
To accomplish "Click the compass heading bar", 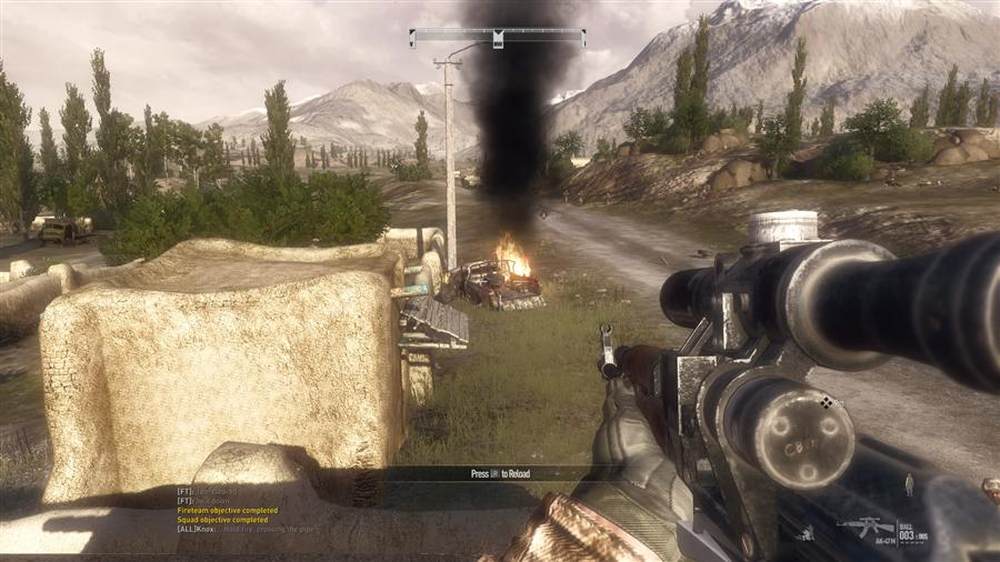I will coord(497,38).
